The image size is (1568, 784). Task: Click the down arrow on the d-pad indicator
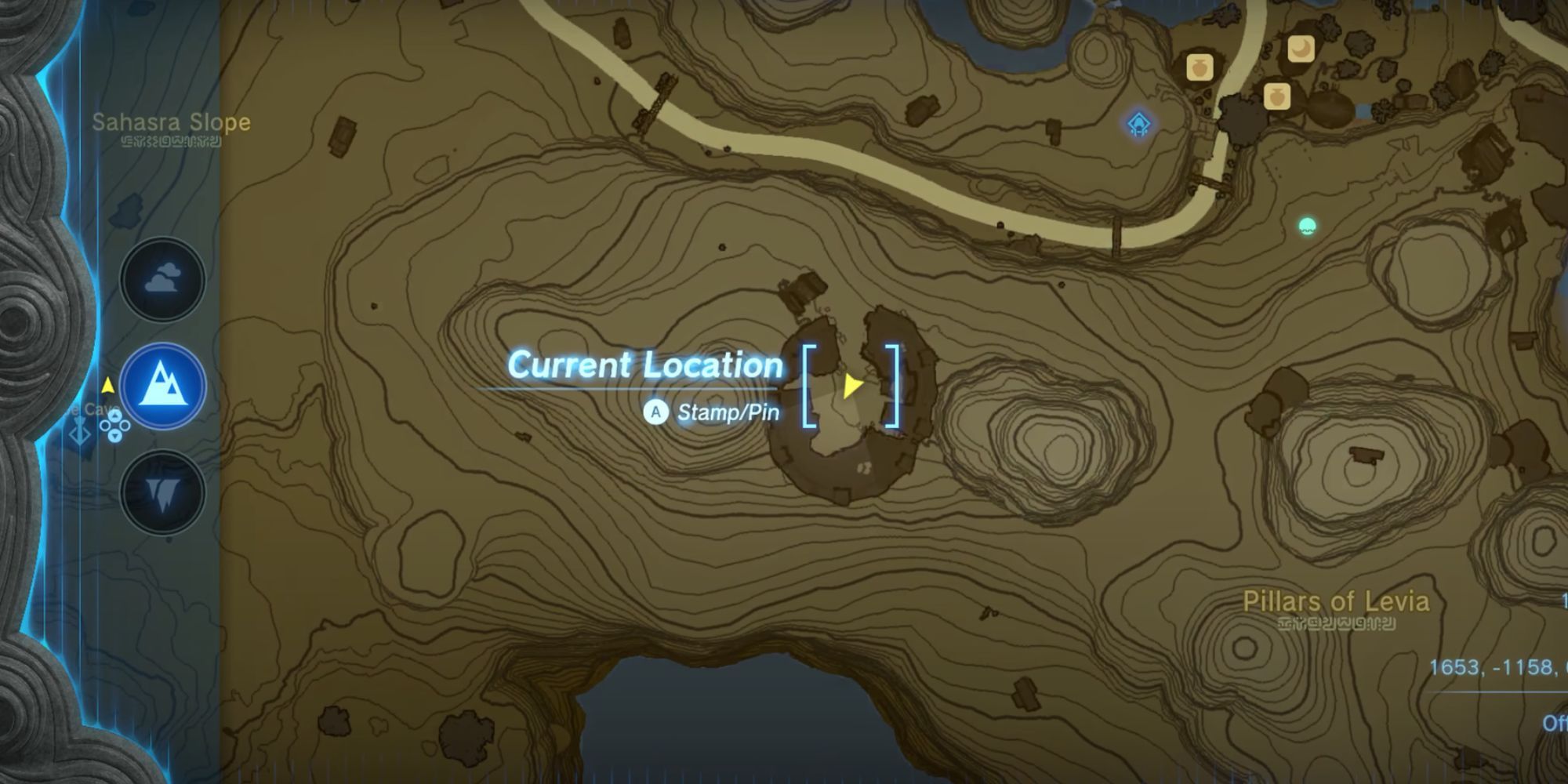click(x=114, y=437)
